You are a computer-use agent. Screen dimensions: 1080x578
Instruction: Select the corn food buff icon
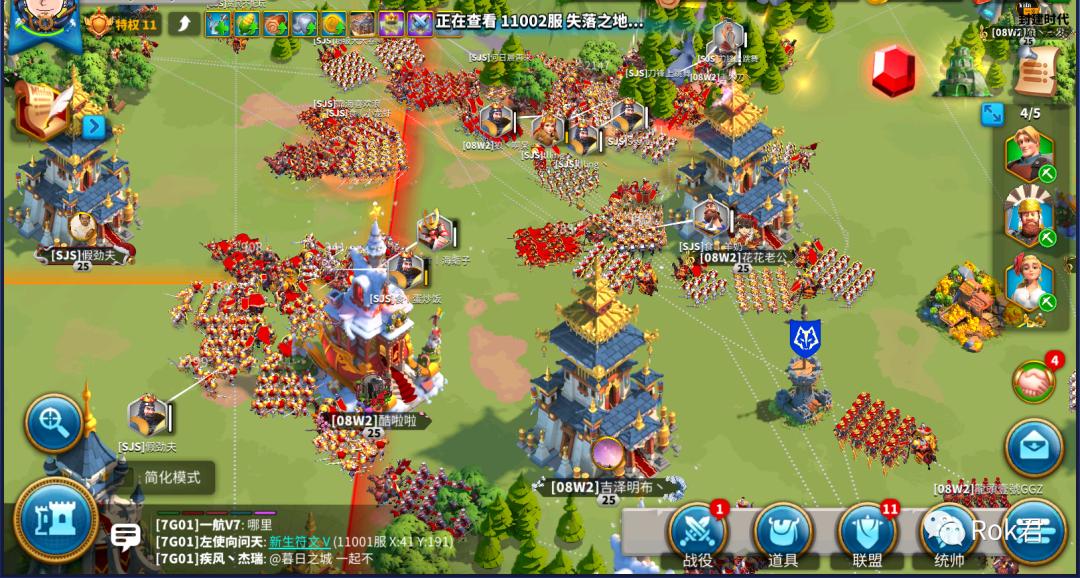[x=247, y=24]
